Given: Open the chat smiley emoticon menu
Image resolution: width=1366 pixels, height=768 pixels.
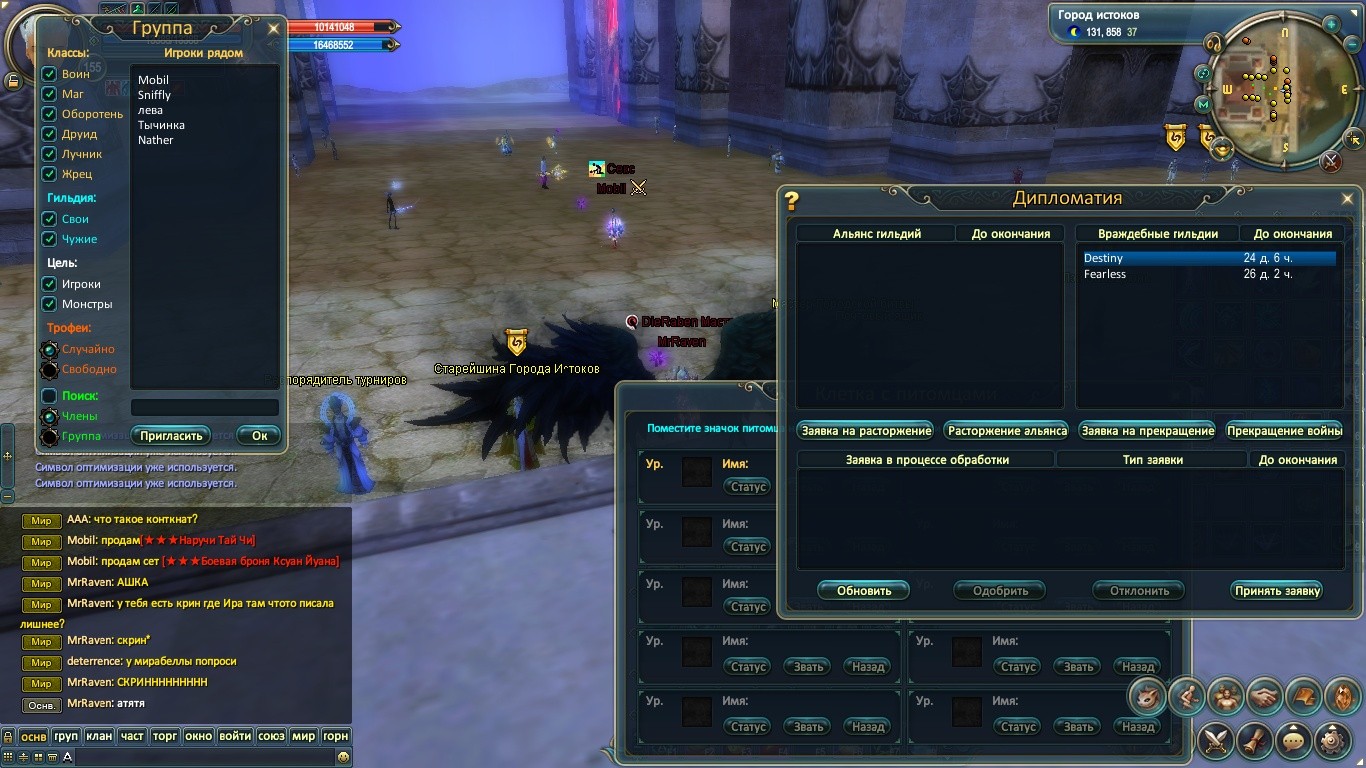Looking at the screenshot, I should pos(343,758).
